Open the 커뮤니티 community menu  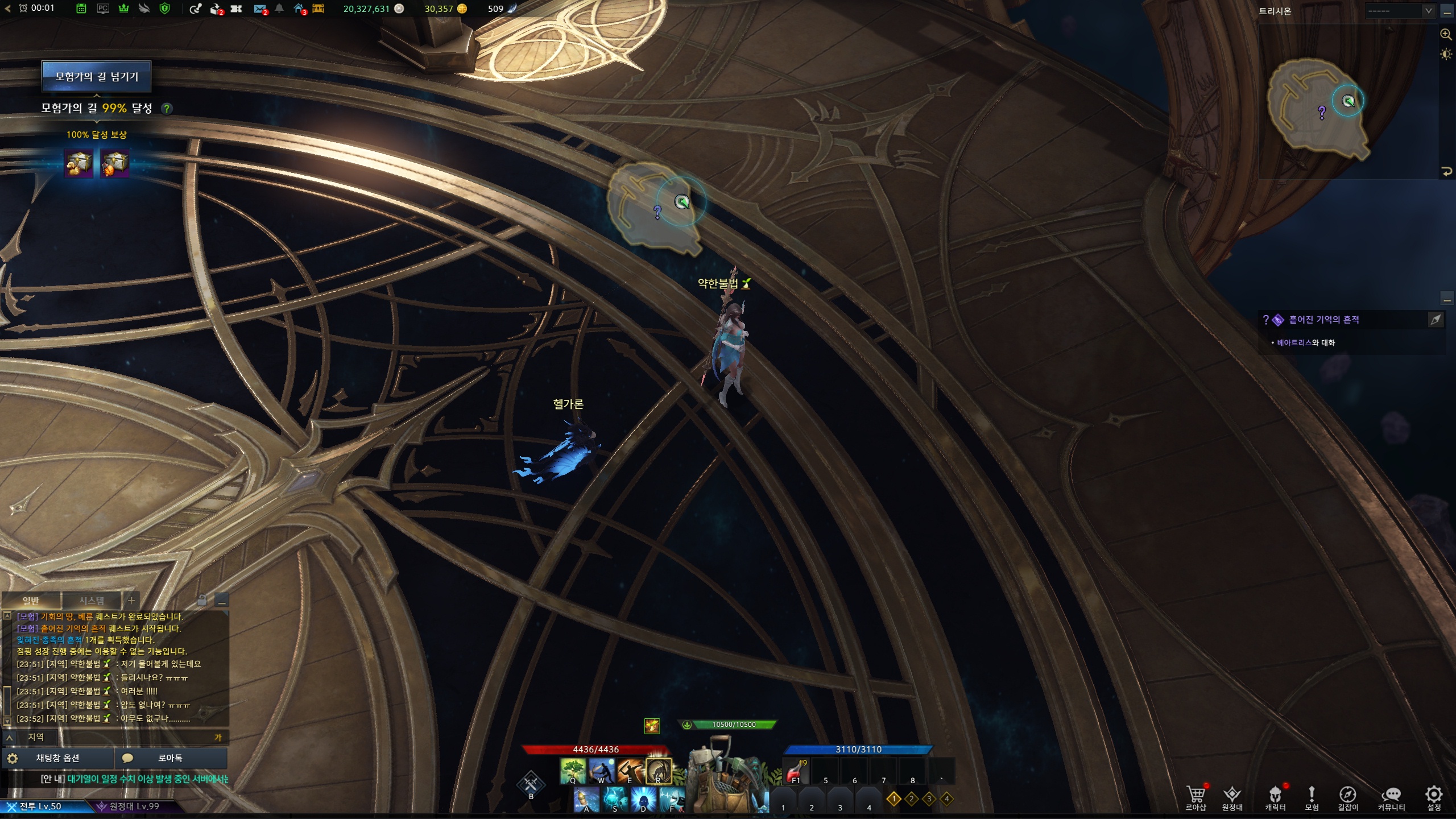tap(1391, 796)
